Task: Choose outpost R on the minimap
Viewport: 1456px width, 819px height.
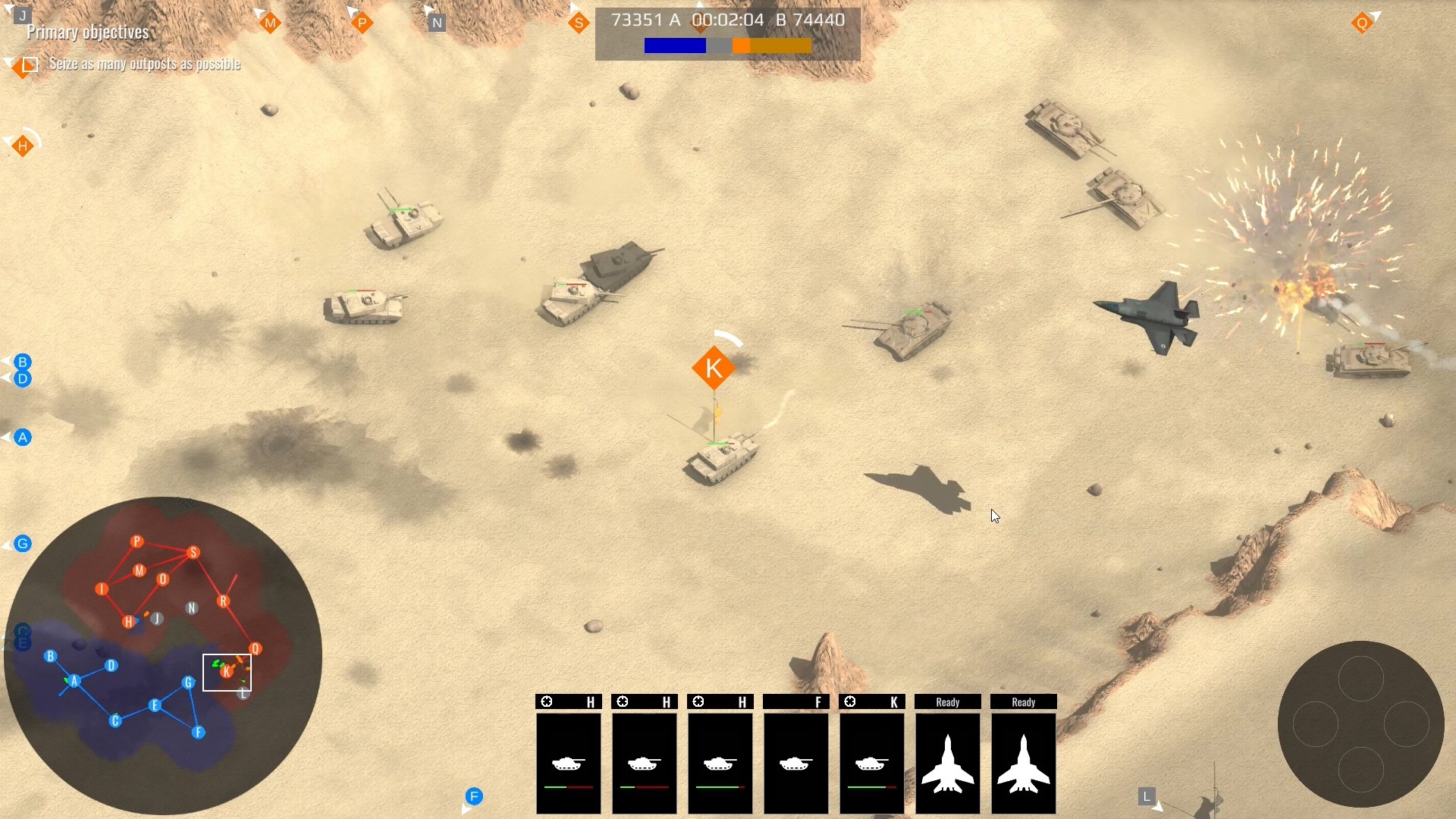Action: [223, 601]
